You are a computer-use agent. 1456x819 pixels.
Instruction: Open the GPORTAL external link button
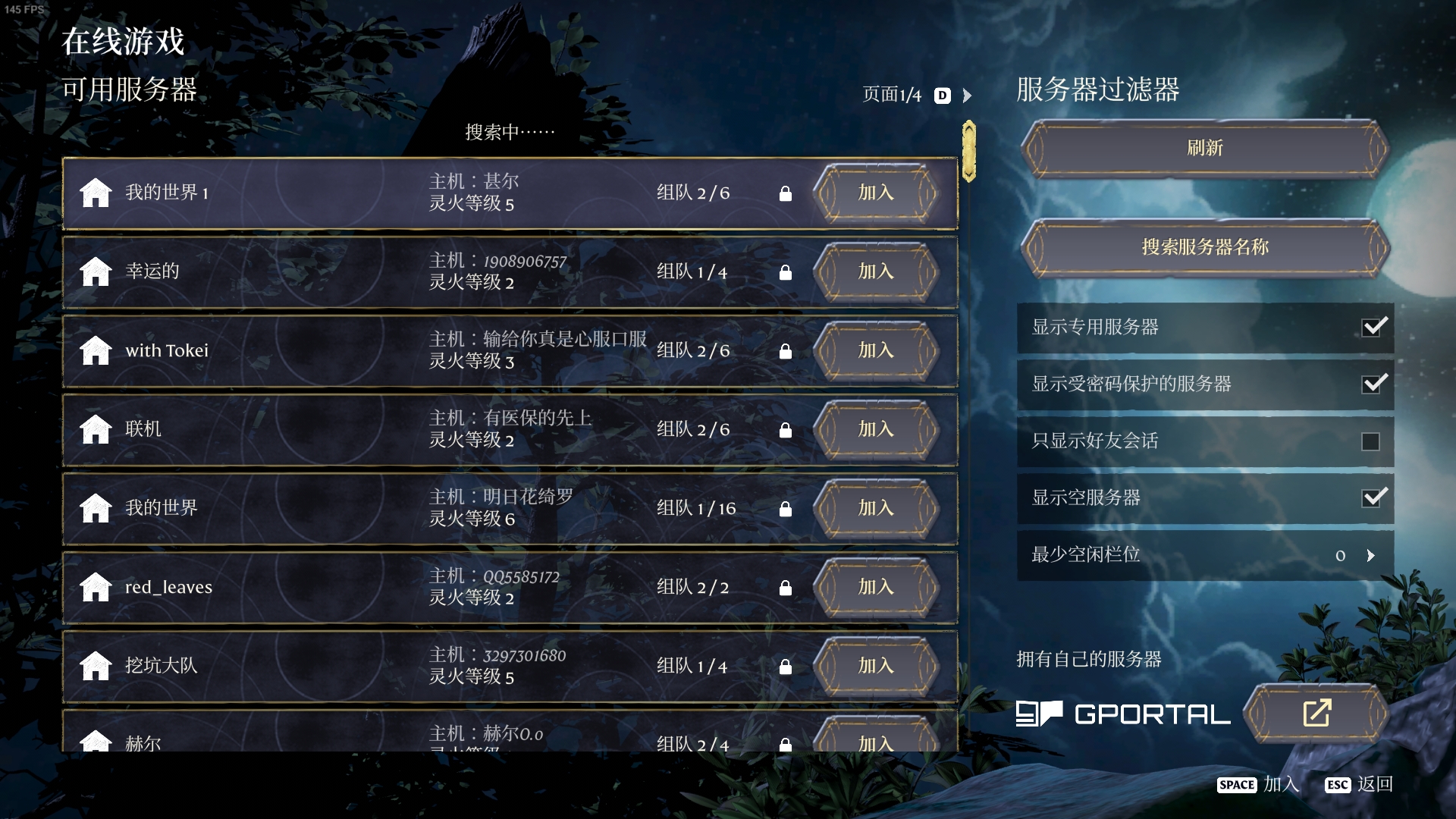(x=1316, y=713)
